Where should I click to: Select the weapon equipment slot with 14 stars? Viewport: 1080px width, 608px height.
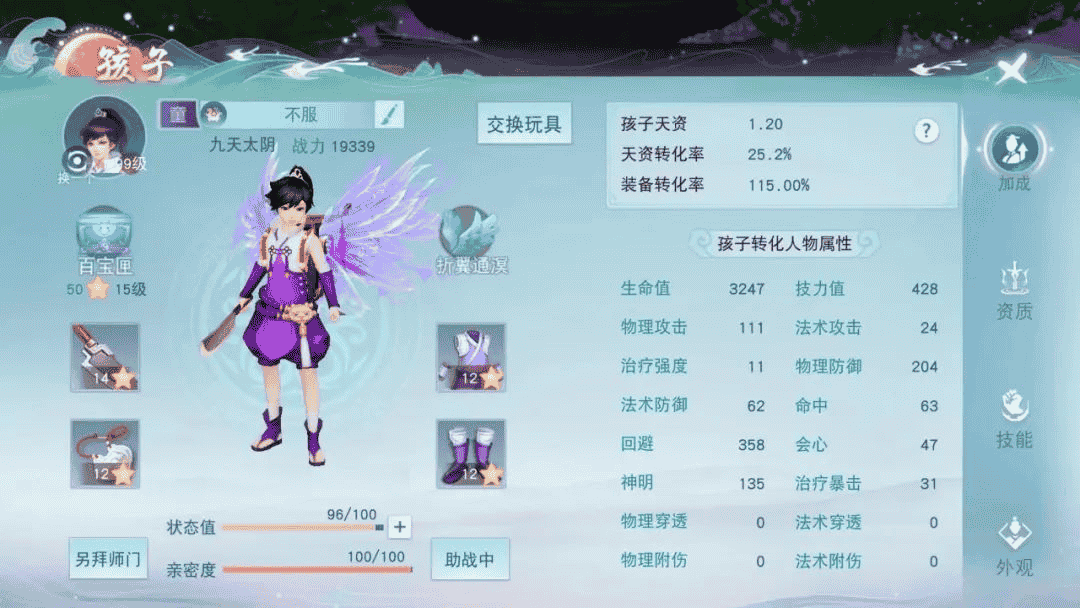105,357
